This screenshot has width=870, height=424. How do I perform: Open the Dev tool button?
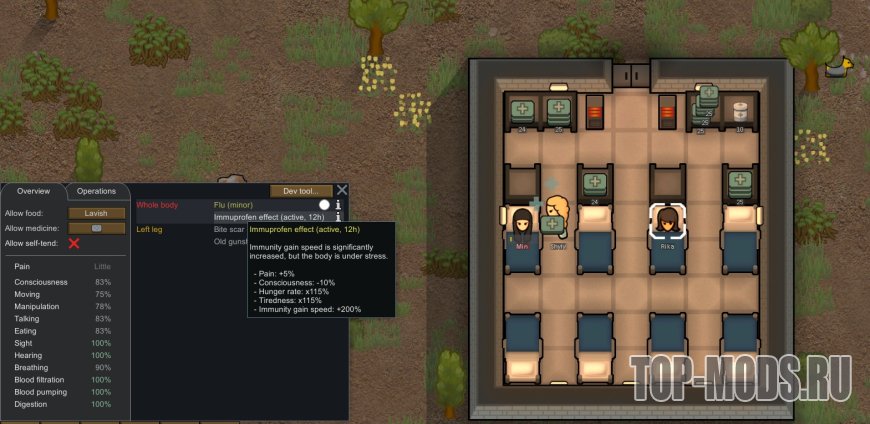point(301,190)
